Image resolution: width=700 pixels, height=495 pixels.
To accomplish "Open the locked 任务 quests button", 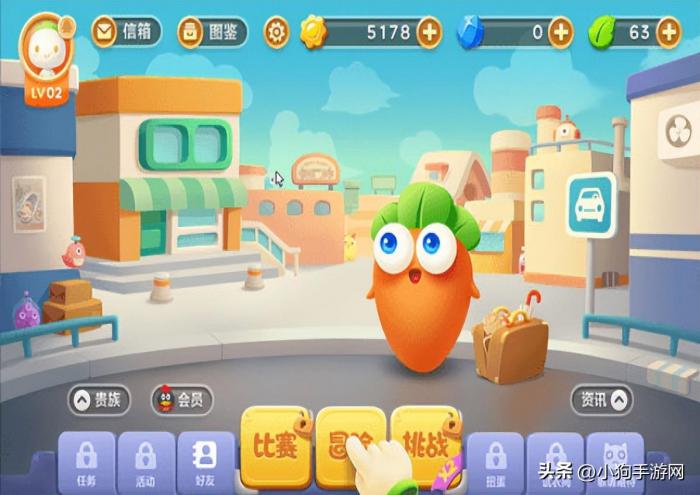I will 86,460.
